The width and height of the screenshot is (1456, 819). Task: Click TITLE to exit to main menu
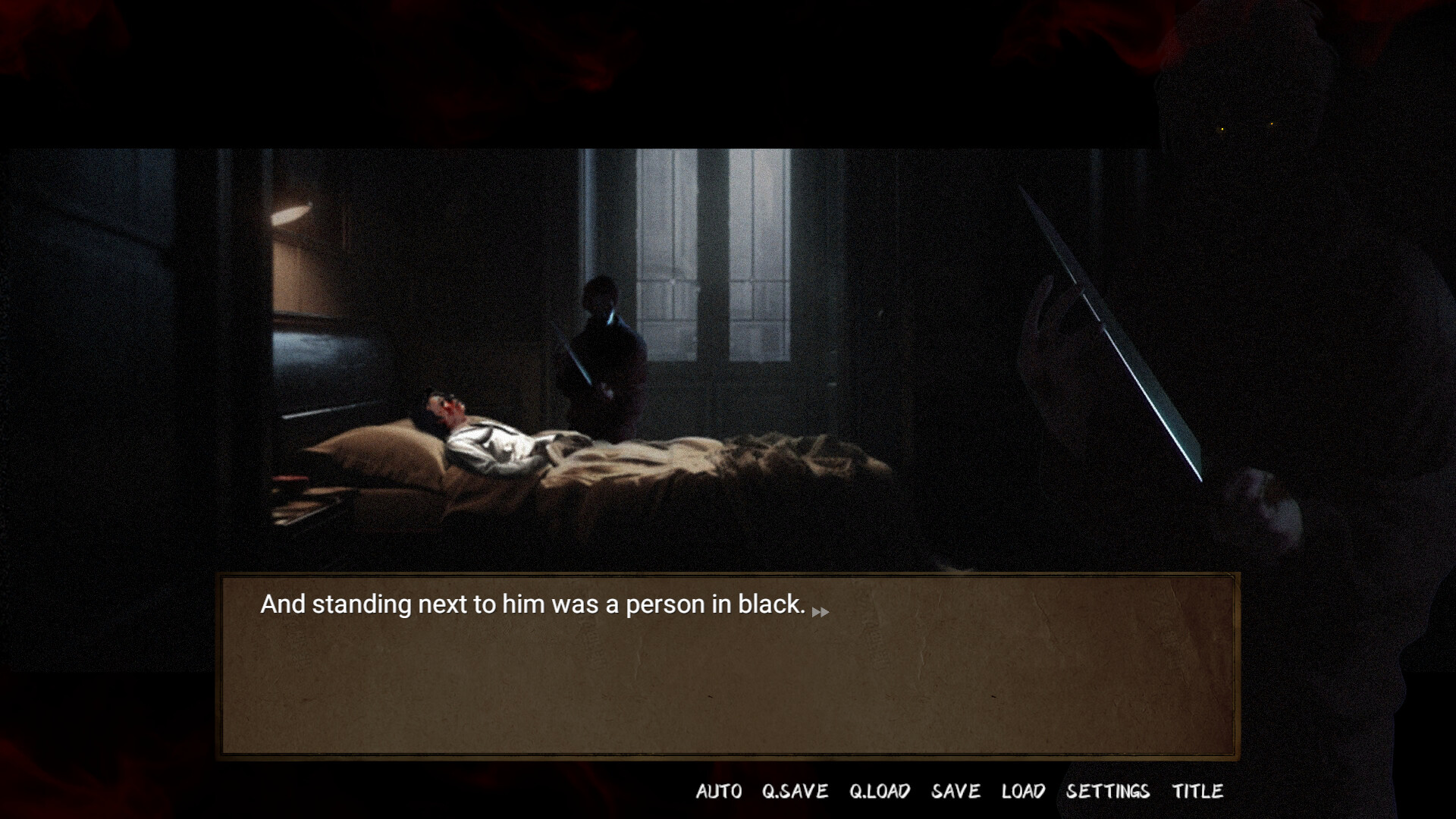1198,792
